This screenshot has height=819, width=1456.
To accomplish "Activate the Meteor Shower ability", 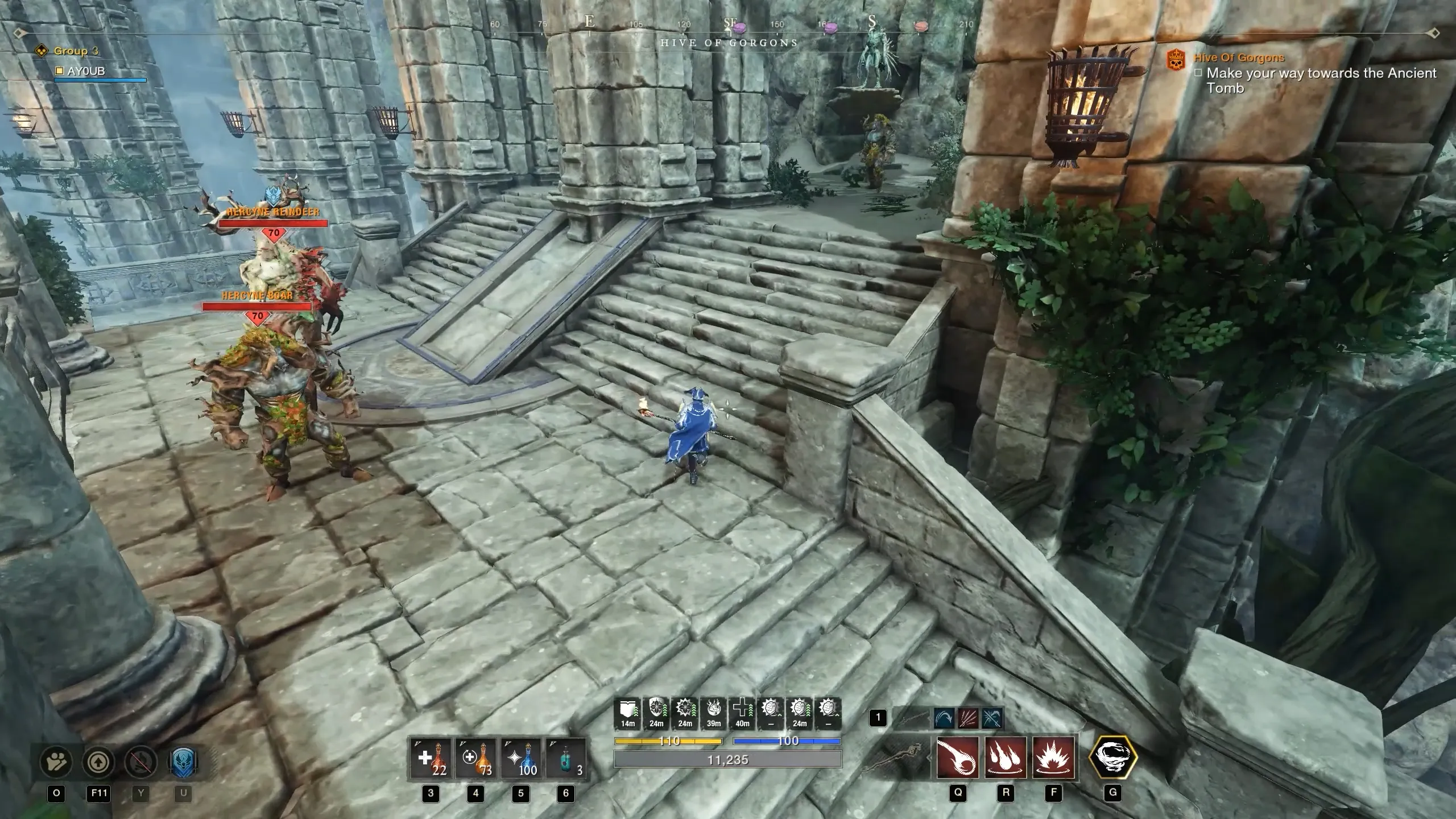I will pyautogui.click(x=1006, y=758).
